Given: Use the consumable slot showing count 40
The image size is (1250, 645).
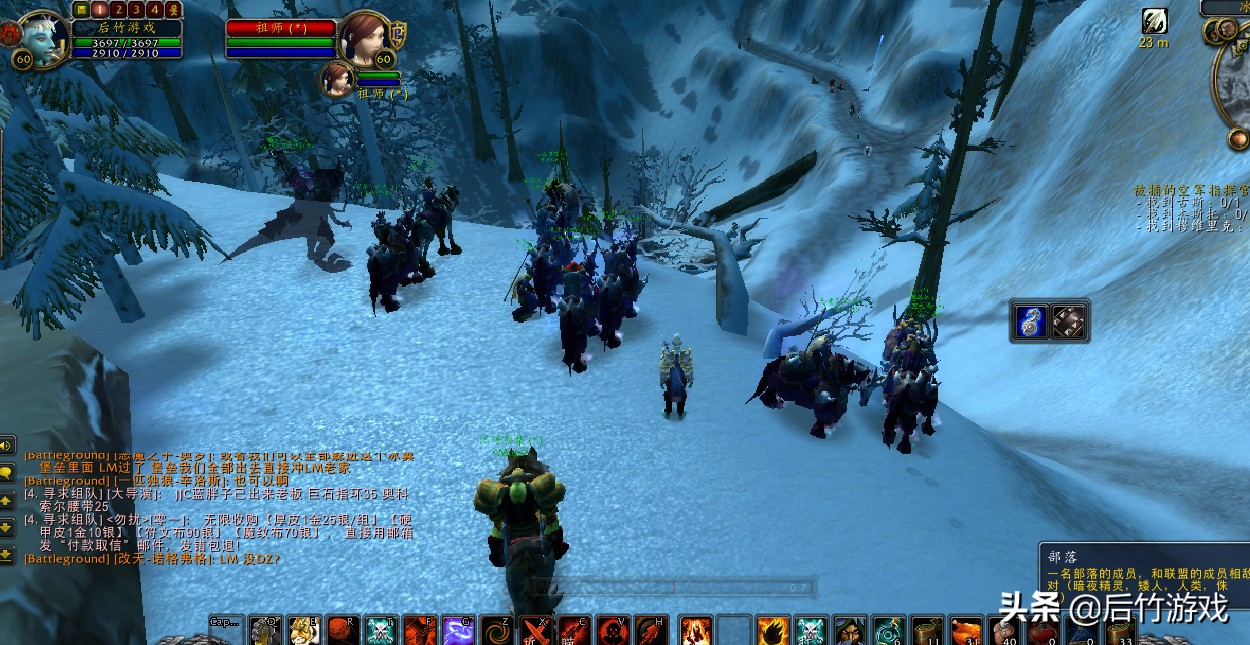Looking at the screenshot, I should (1004, 631).
